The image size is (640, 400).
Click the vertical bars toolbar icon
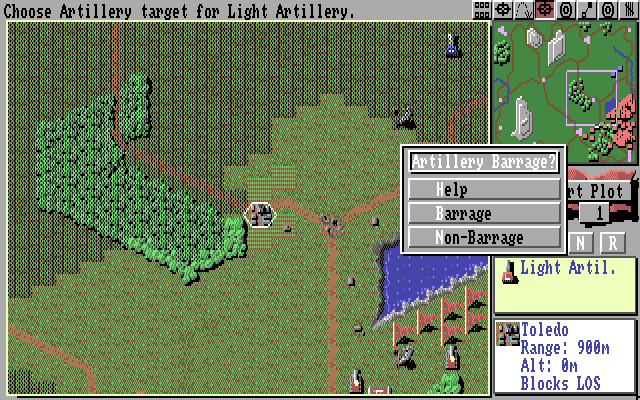pos(629,10)
